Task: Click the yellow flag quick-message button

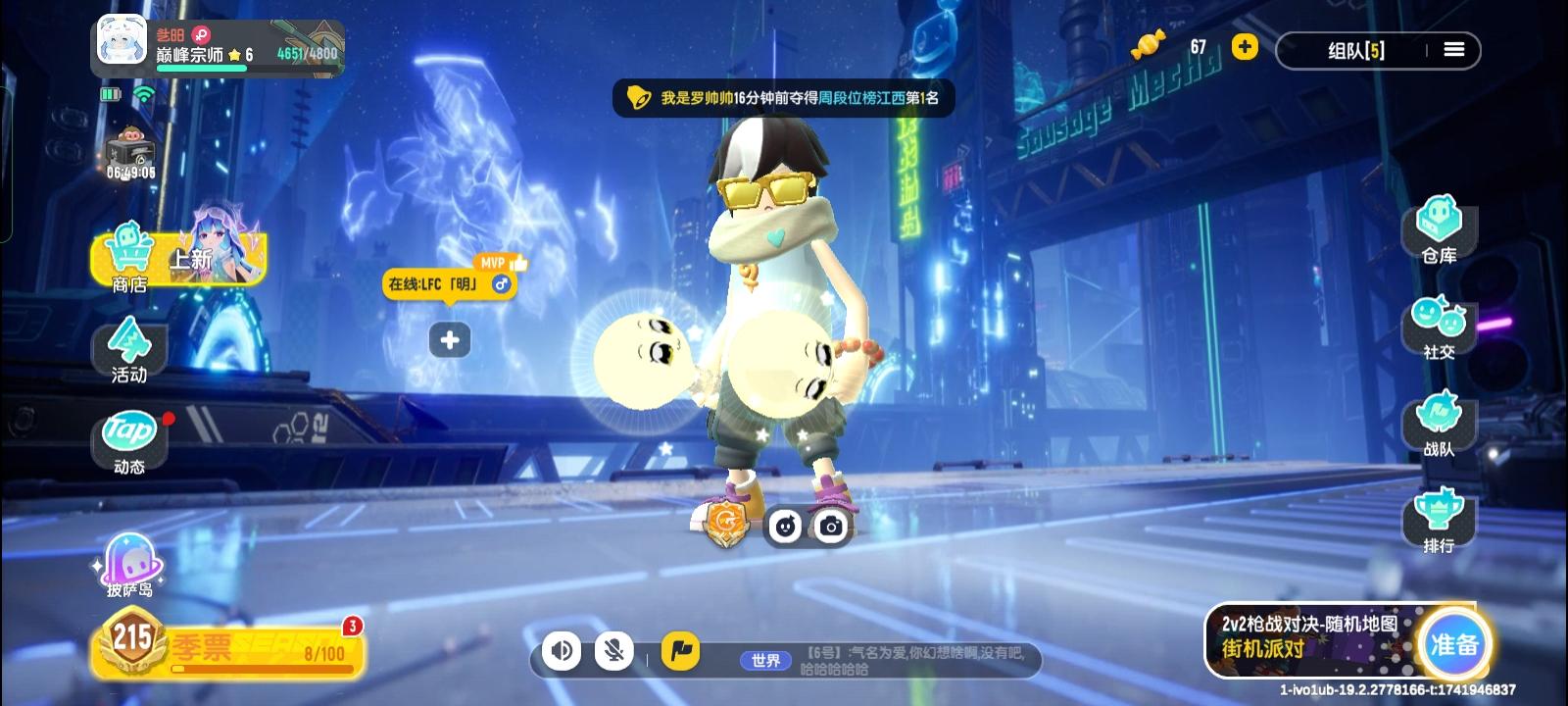Action: tap(680, 650)
